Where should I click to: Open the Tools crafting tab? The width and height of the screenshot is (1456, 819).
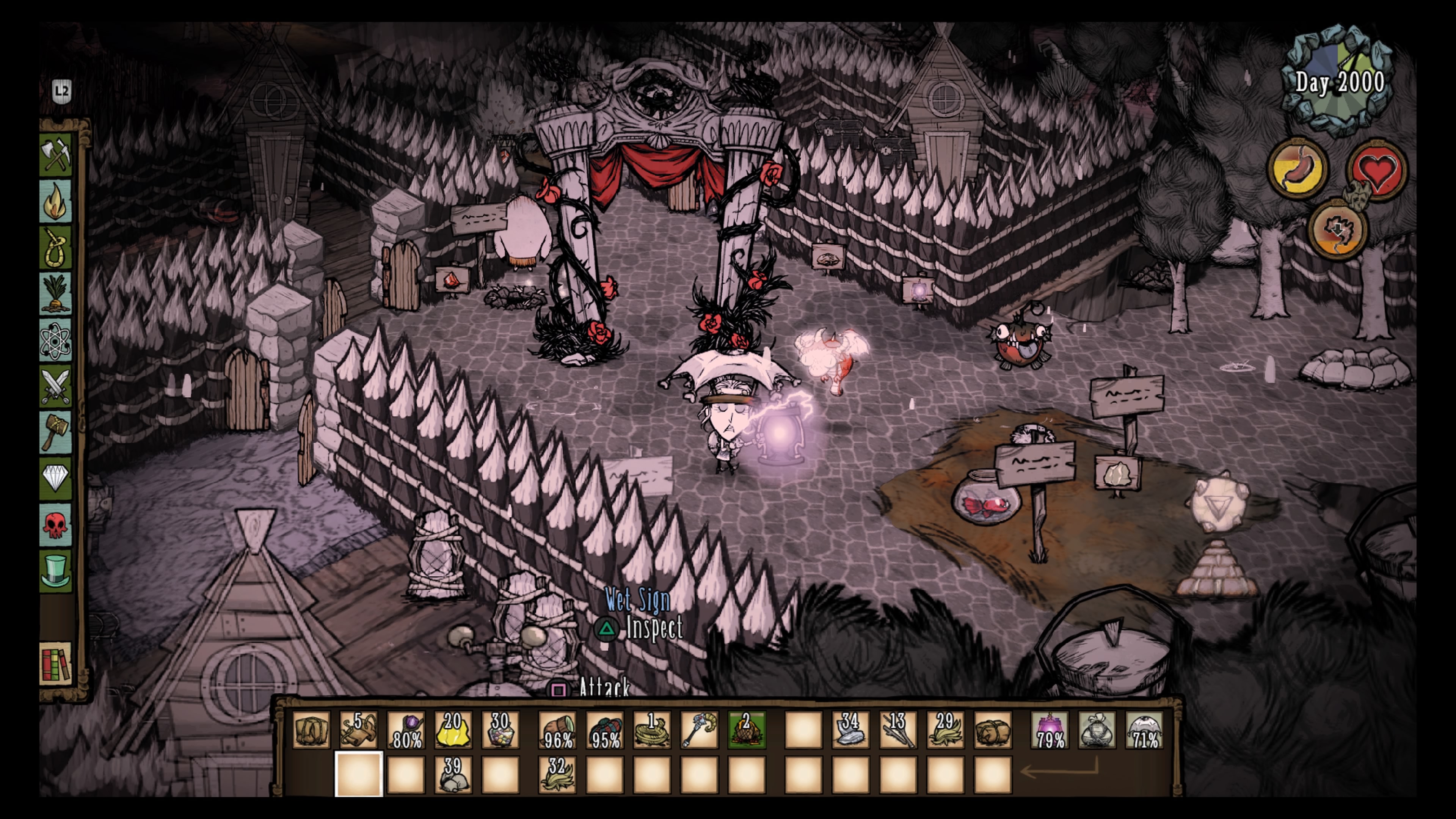[56, 154]
